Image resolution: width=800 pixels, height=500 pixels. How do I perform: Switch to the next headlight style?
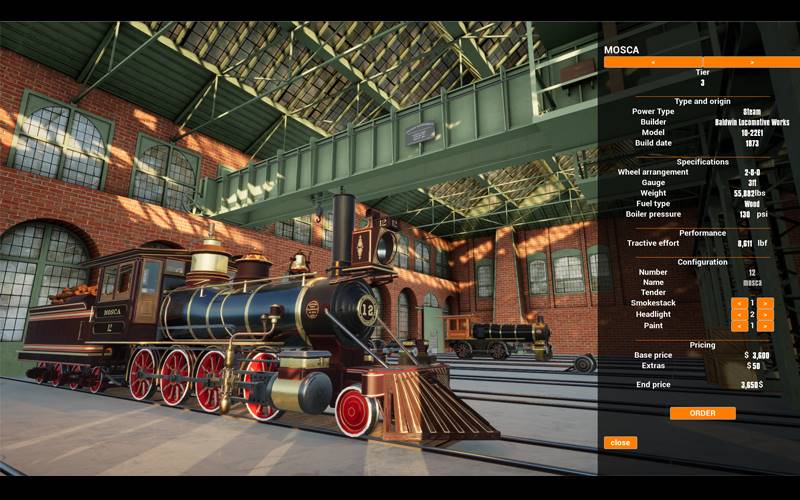tap(766, 314)
